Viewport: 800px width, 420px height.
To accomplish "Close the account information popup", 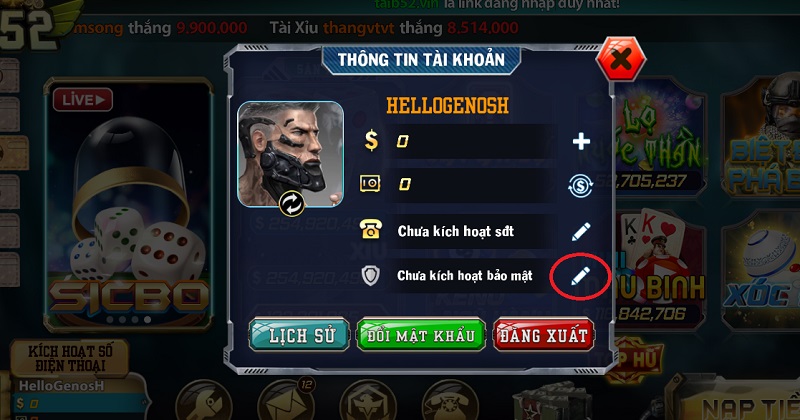I will click(620, 60).
